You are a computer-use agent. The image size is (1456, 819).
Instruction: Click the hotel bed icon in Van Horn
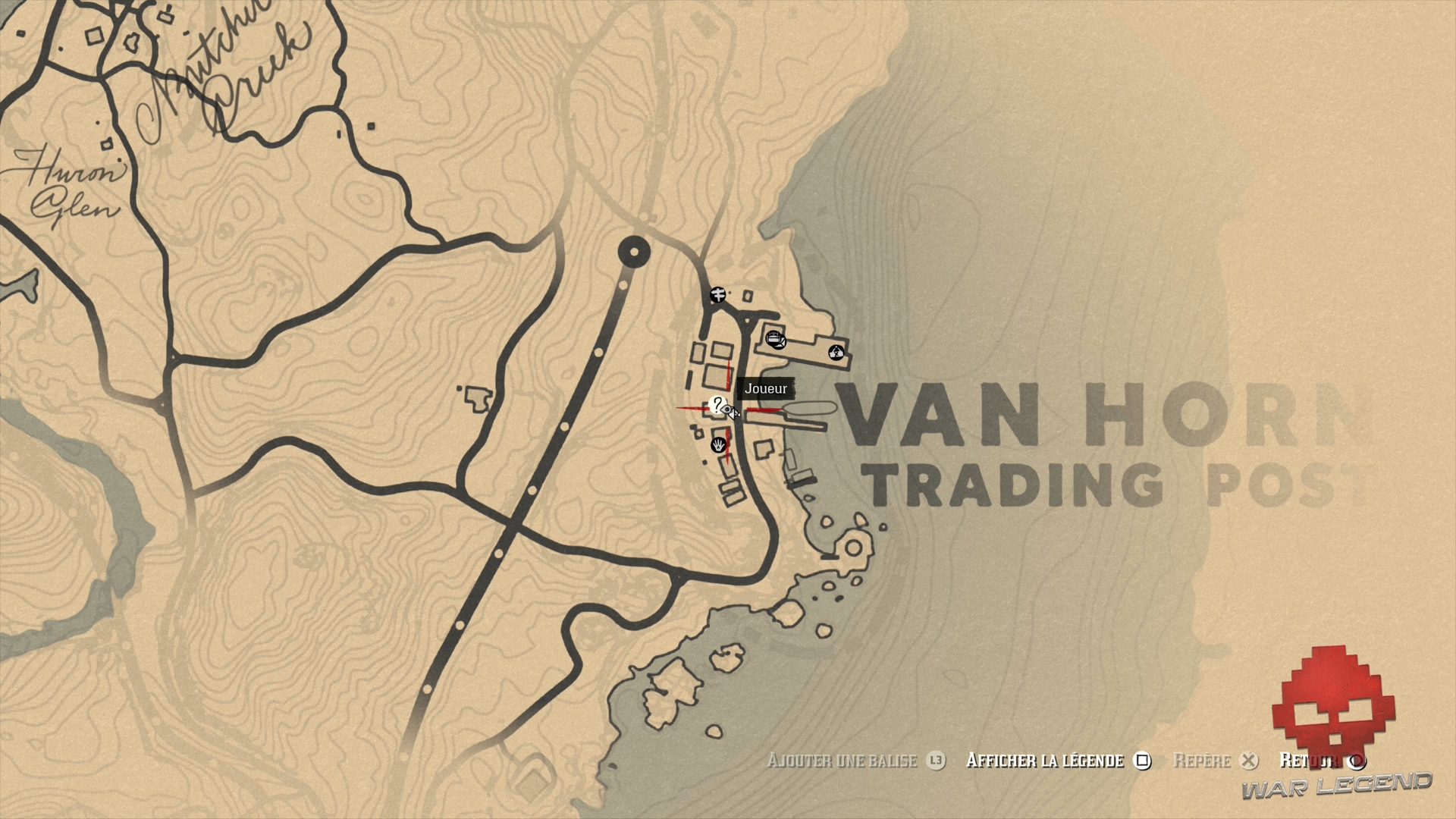pyautogui.click(x=775, y=339)
